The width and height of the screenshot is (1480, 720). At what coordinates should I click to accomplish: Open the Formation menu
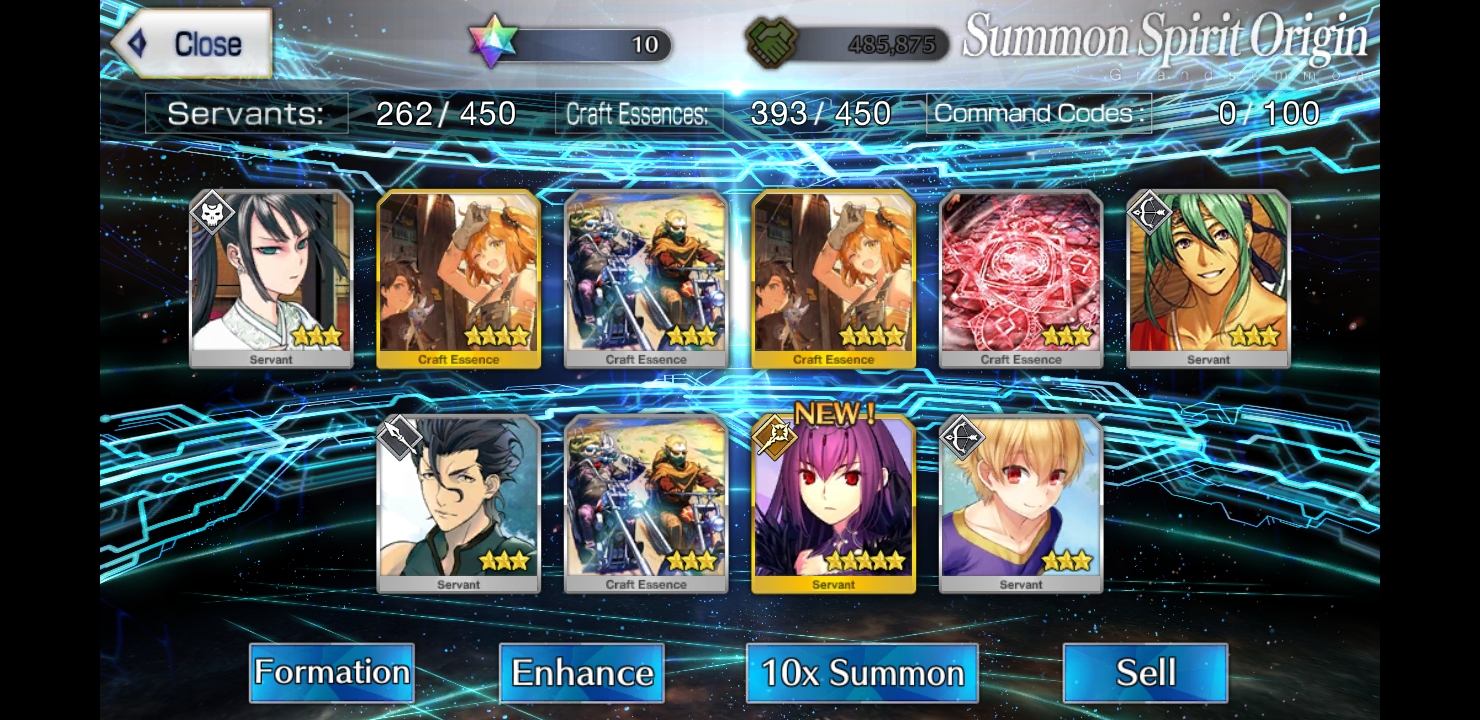[331, 672]
